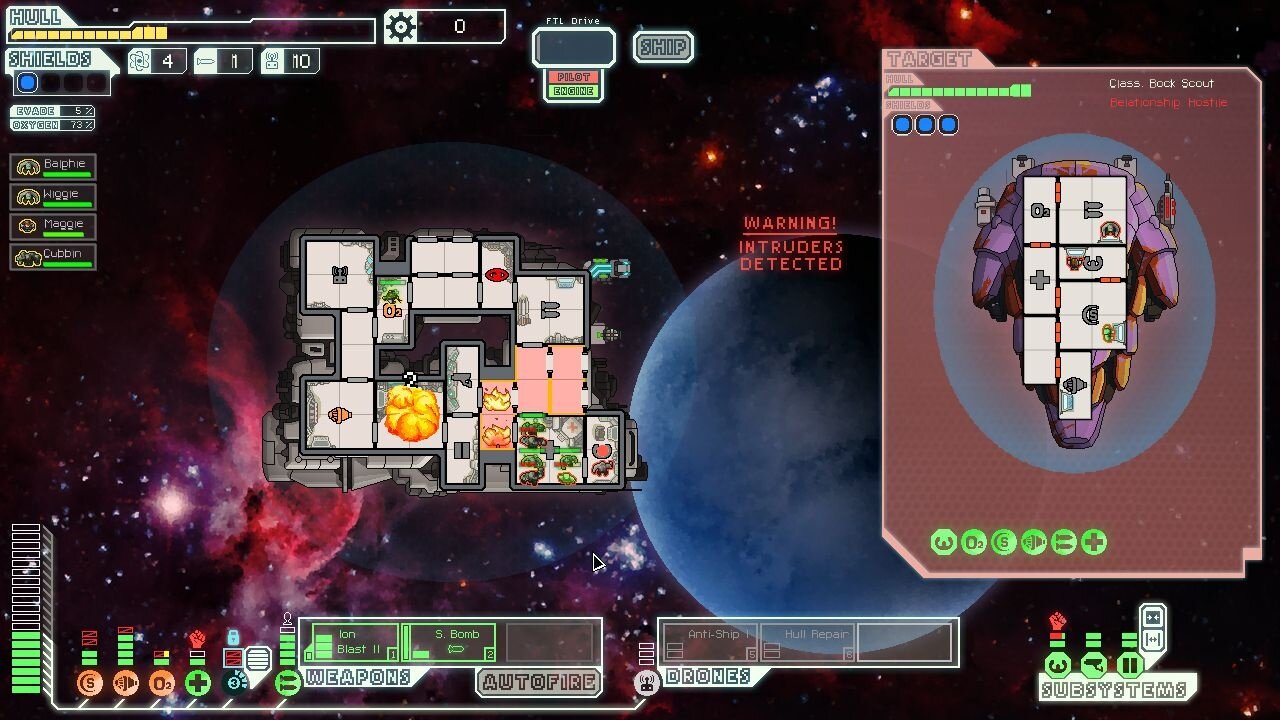Viewport: 1280px width, 720px height.
Task: Deploy the Anti-Ship I drone
Action: (708, 642)
